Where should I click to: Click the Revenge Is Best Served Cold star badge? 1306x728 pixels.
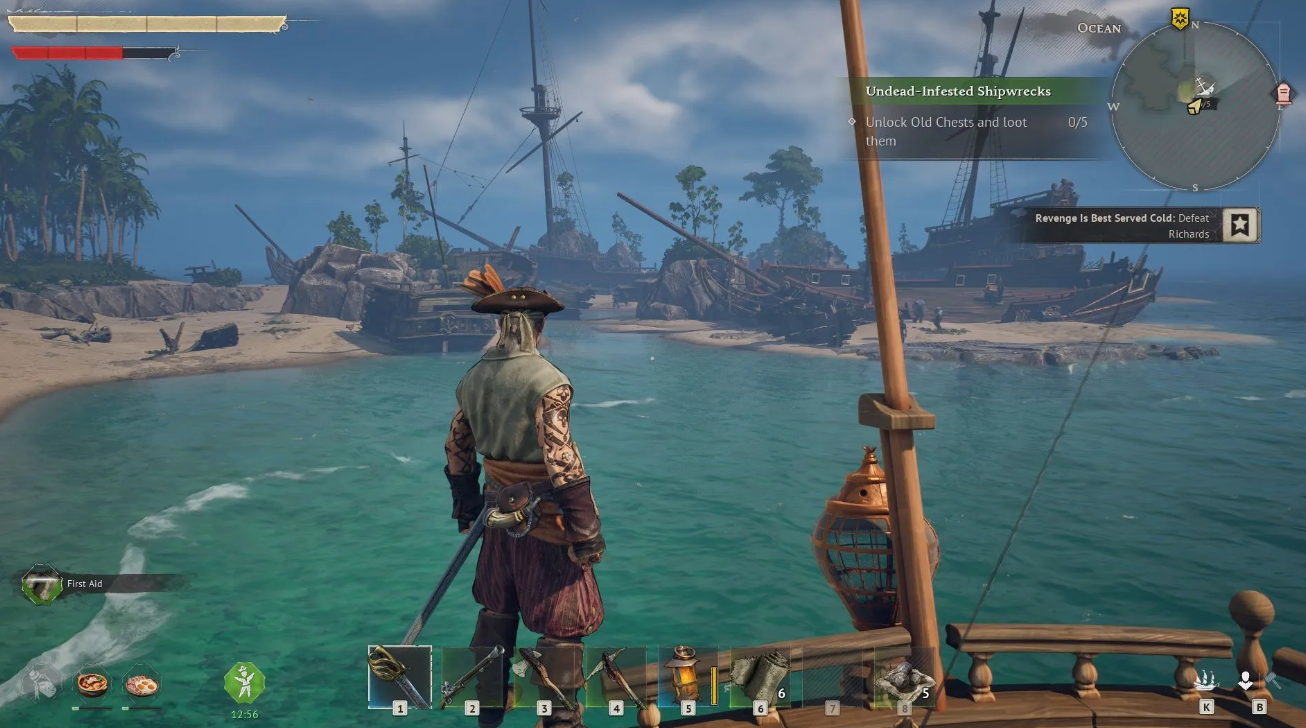(x=1240, y=225)
